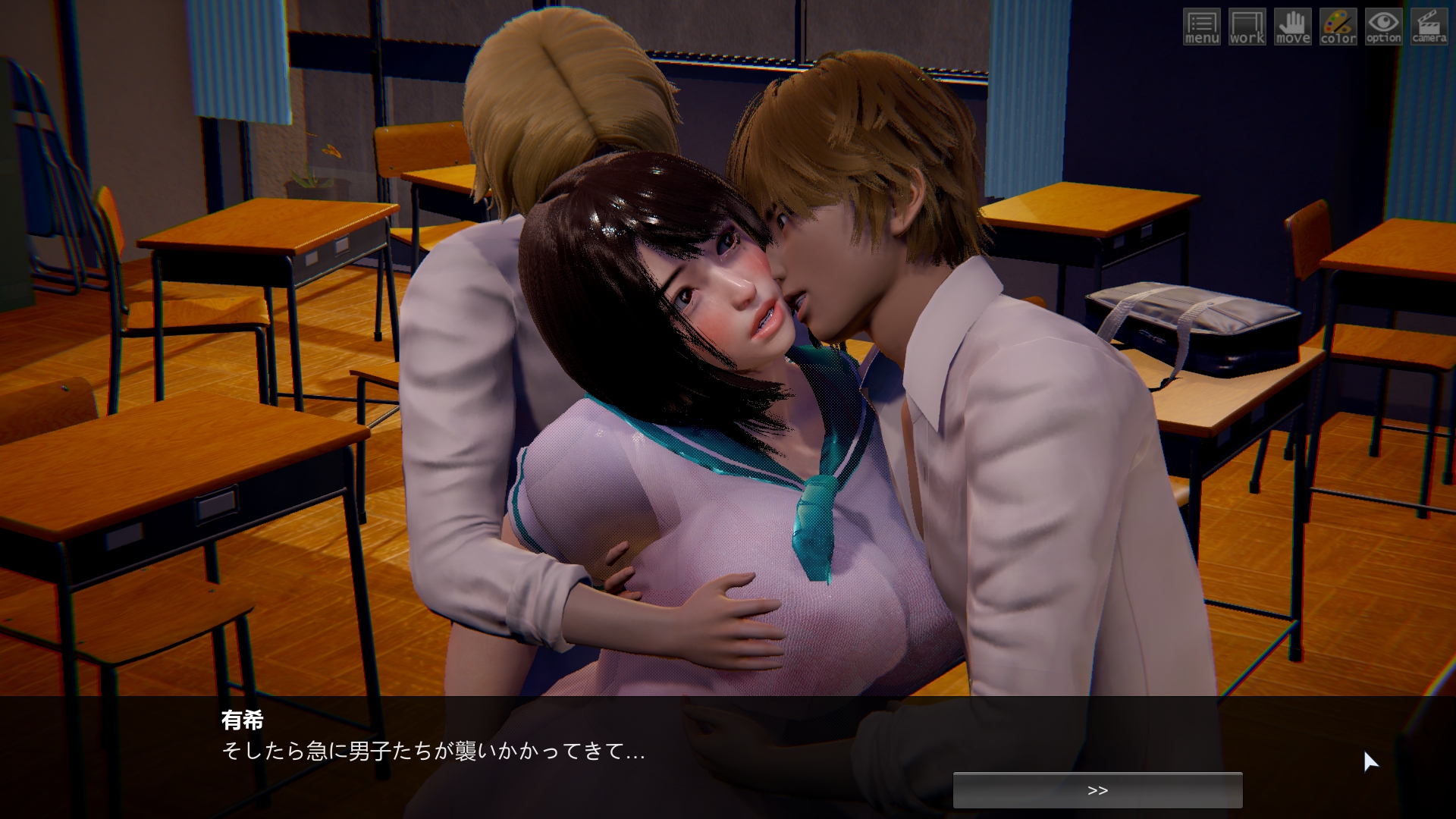Advance dialogue with the >> button

(1097, 790)
